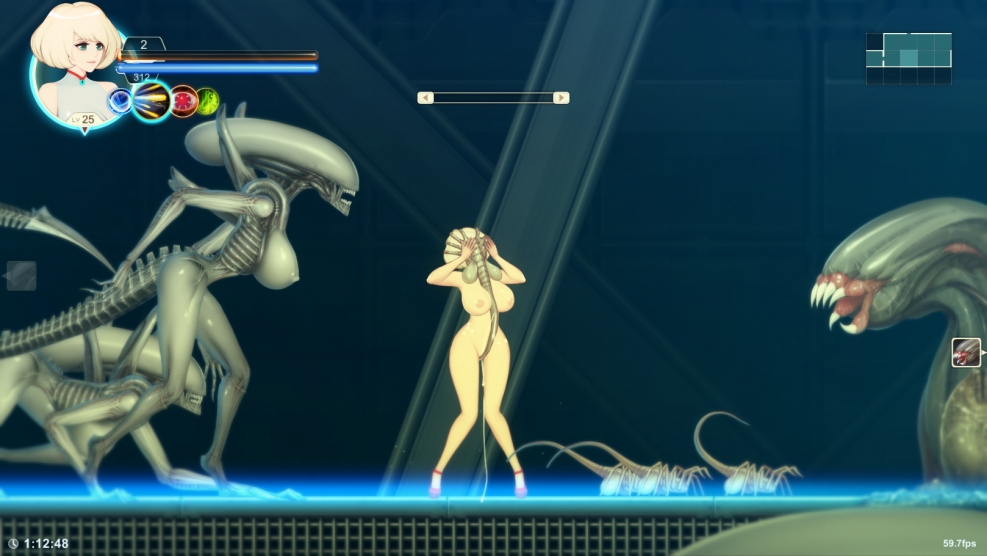This screenshot has height=556, width=987.
Task: Click the dark track of the top bar
Action: (493, 98)
